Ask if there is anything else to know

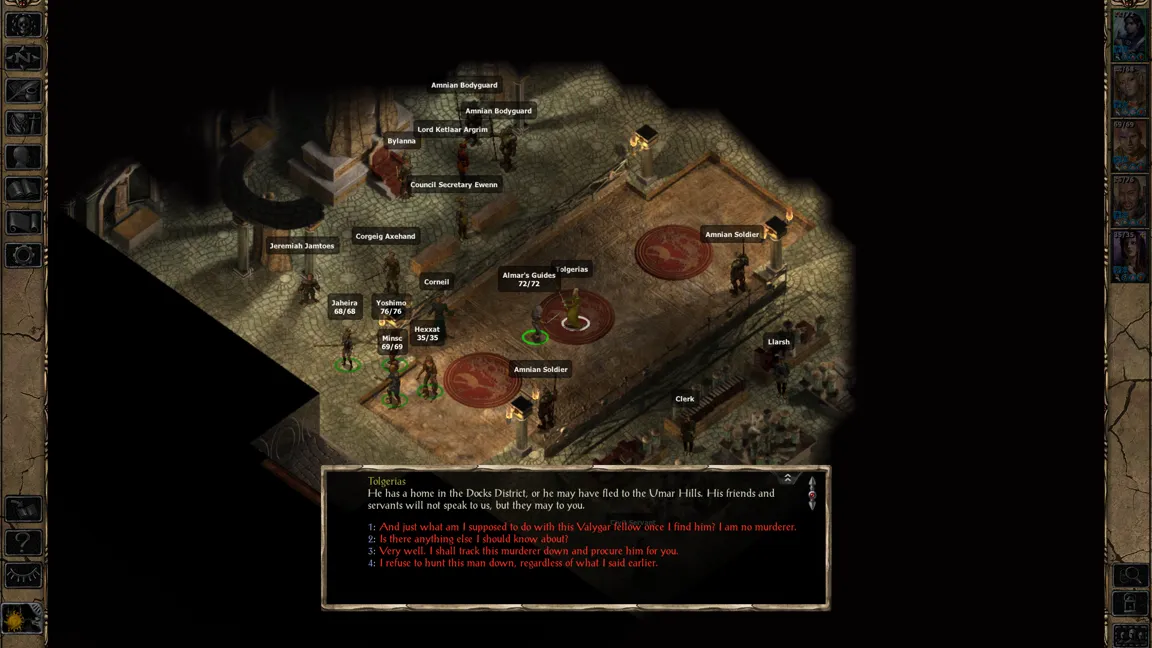click(473, 539)
